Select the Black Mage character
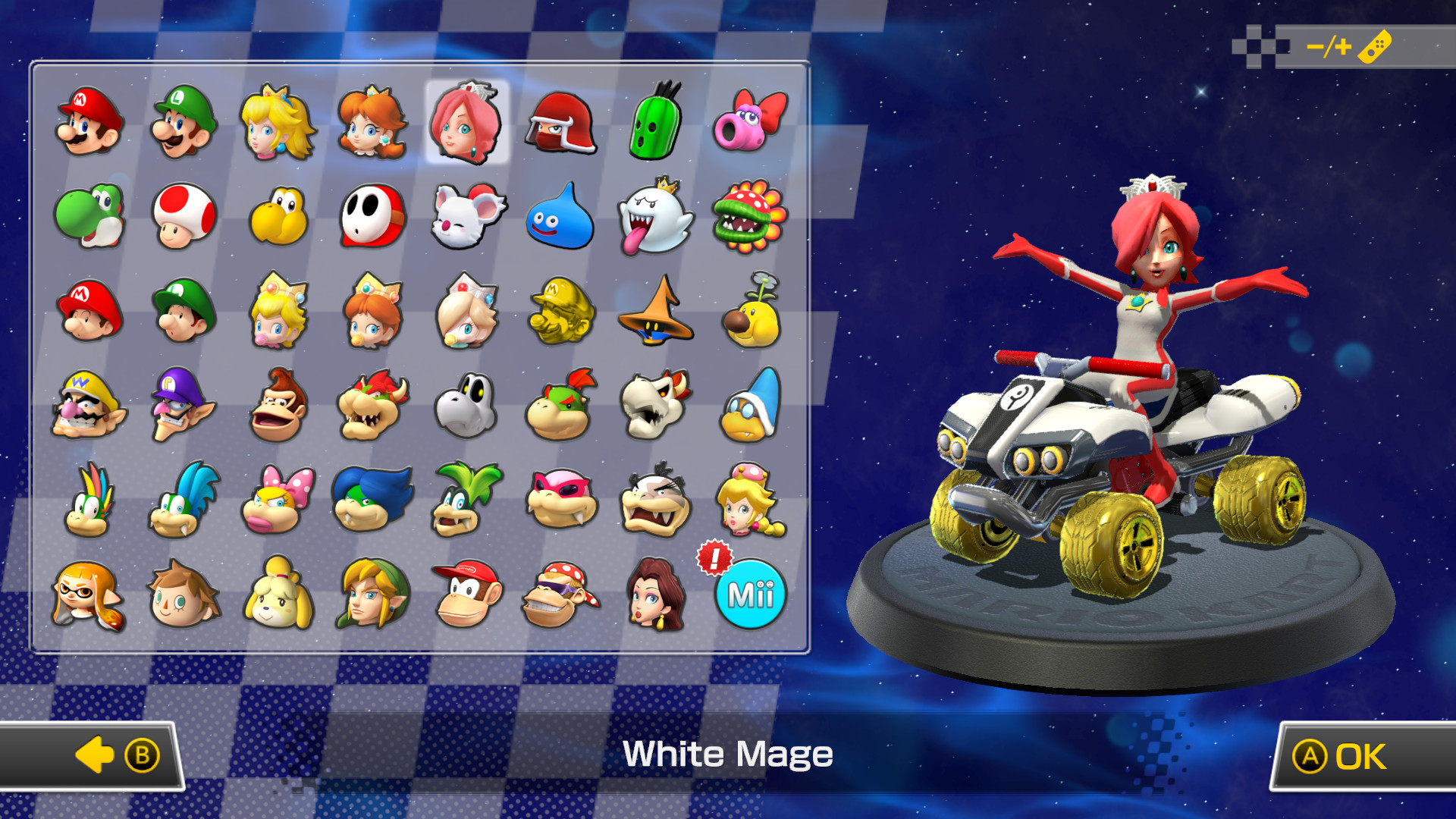This screenshot has width=1456, height=819. (654, 311)
